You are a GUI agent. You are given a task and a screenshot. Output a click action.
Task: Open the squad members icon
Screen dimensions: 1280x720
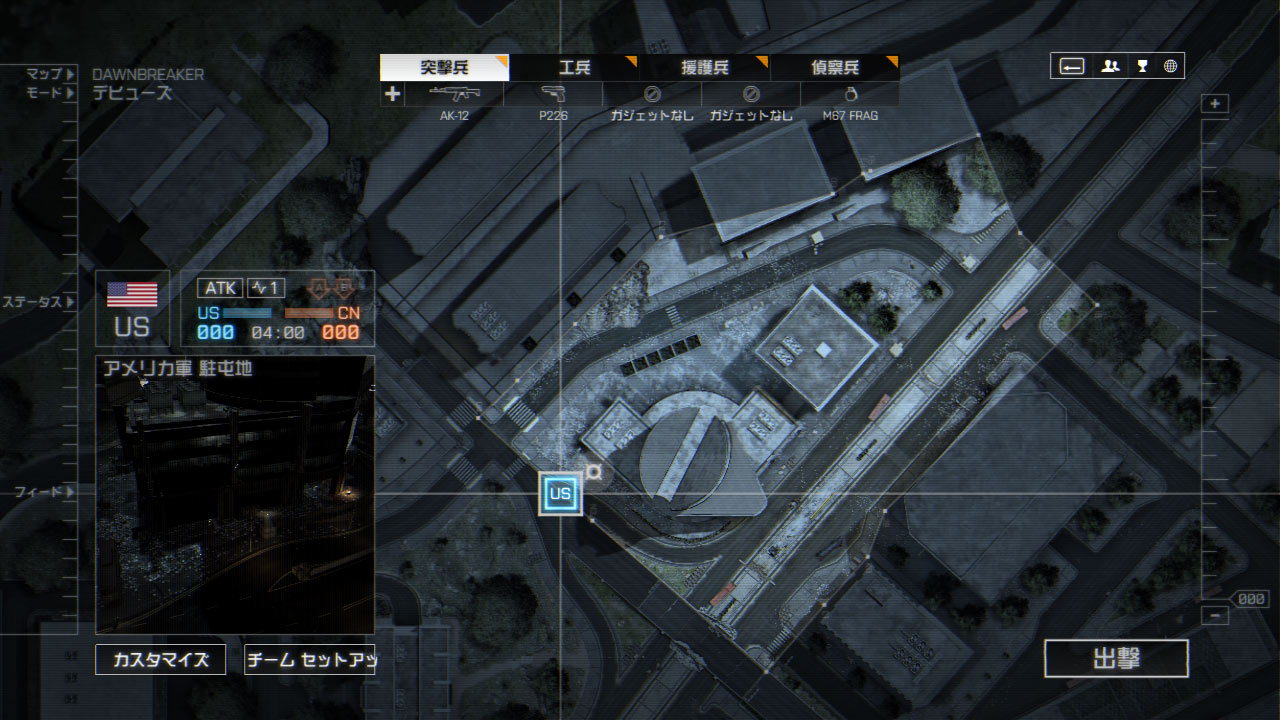click(1109, 66)
